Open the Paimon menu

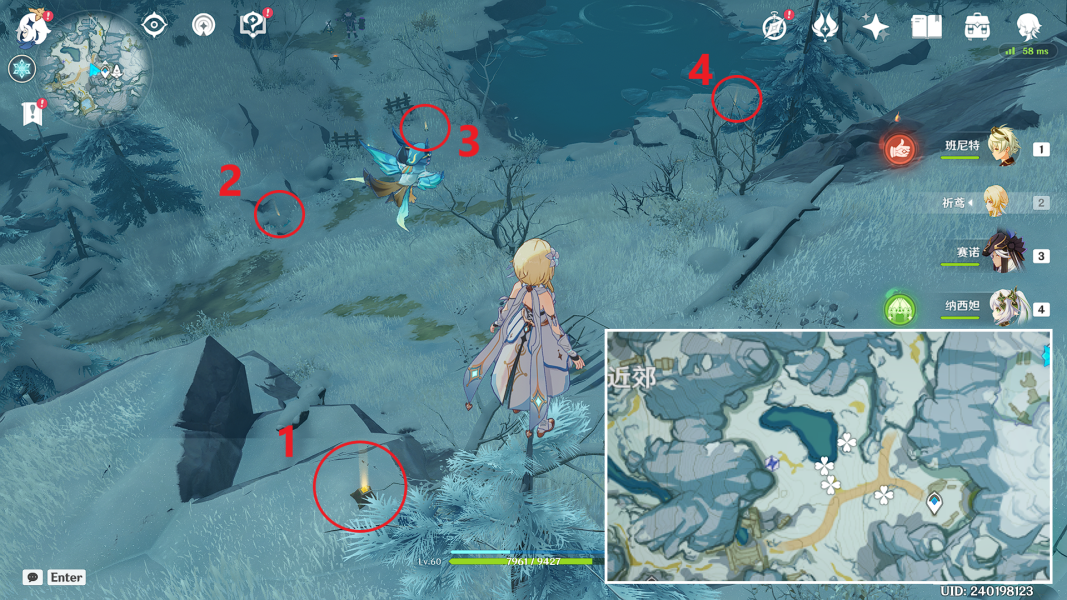point(33,27)
